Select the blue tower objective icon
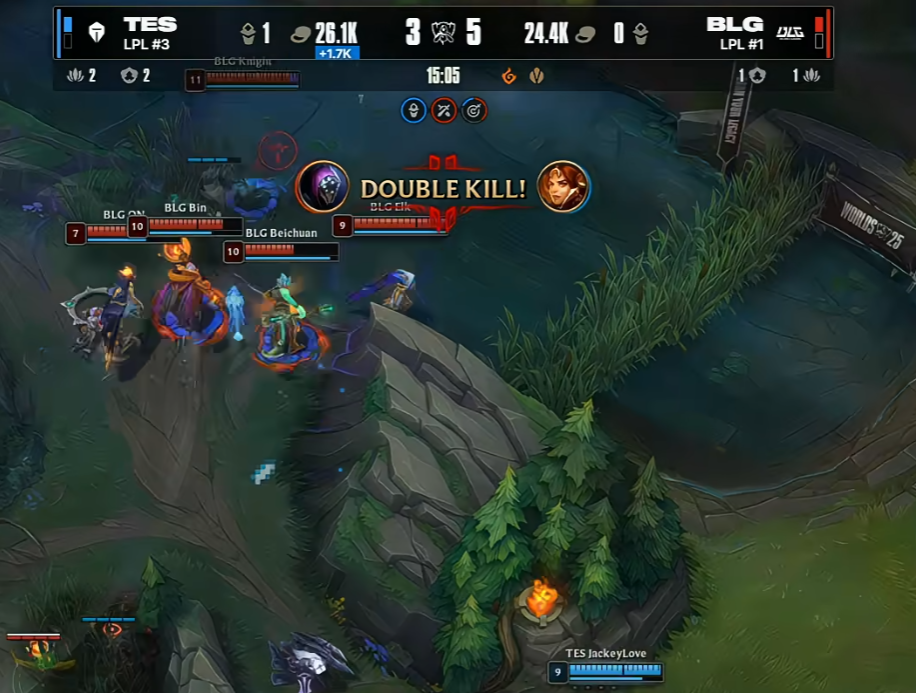916x693 pixels. tap(413, 110)
